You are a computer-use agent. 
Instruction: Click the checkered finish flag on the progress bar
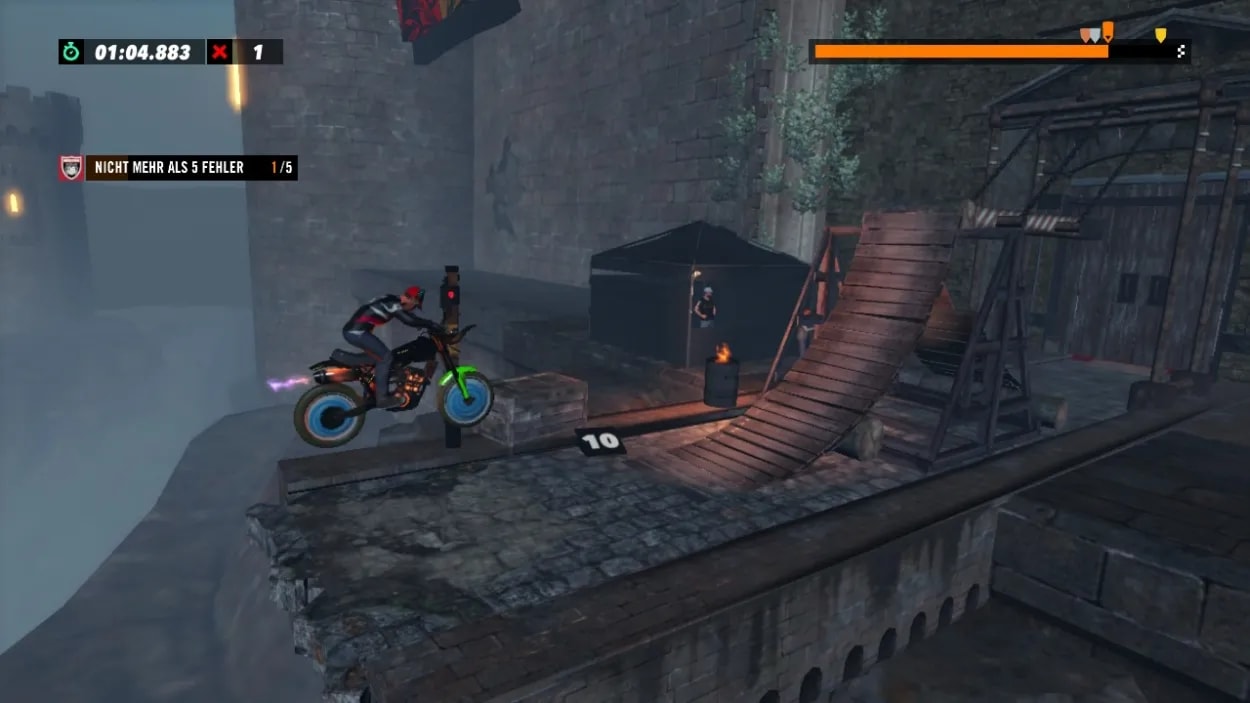1181,51
